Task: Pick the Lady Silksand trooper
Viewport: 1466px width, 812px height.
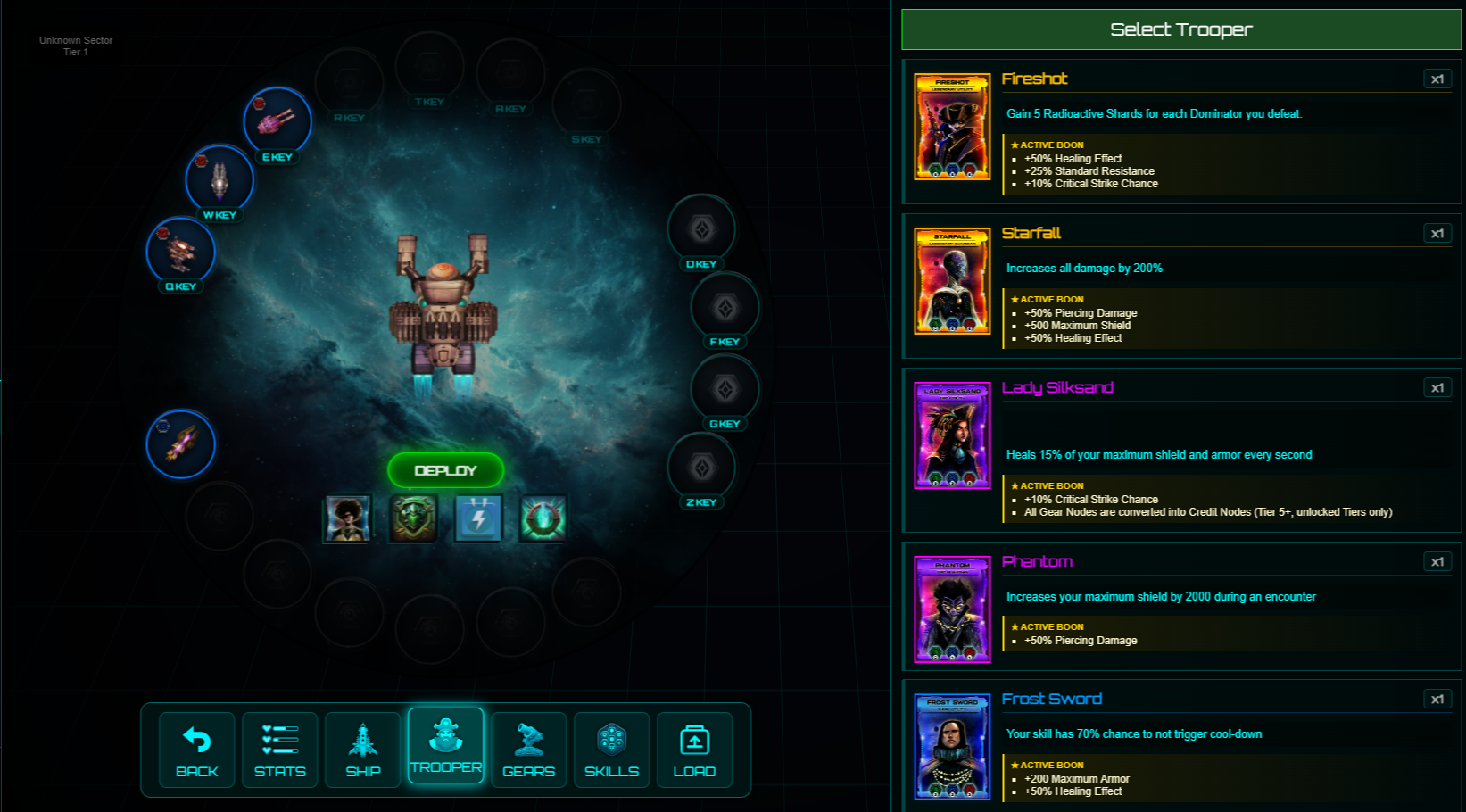Action: [952, 435]
